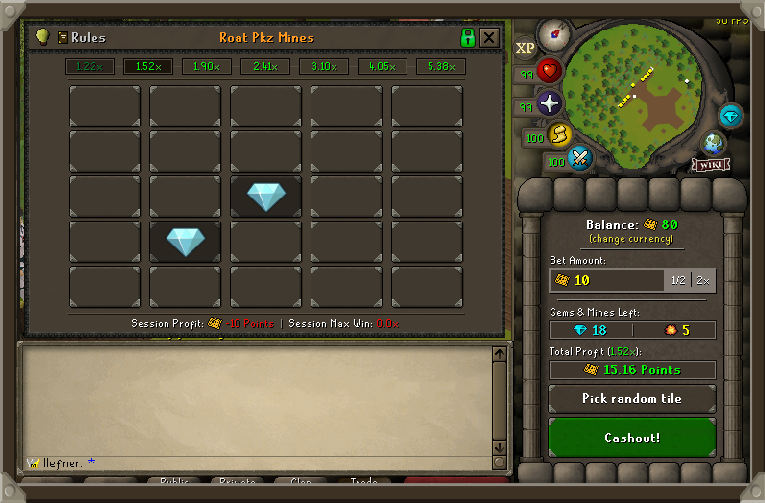Click the compass above the minimap
Viewport: 765px width, 503px height.
[x=554, y=34]
